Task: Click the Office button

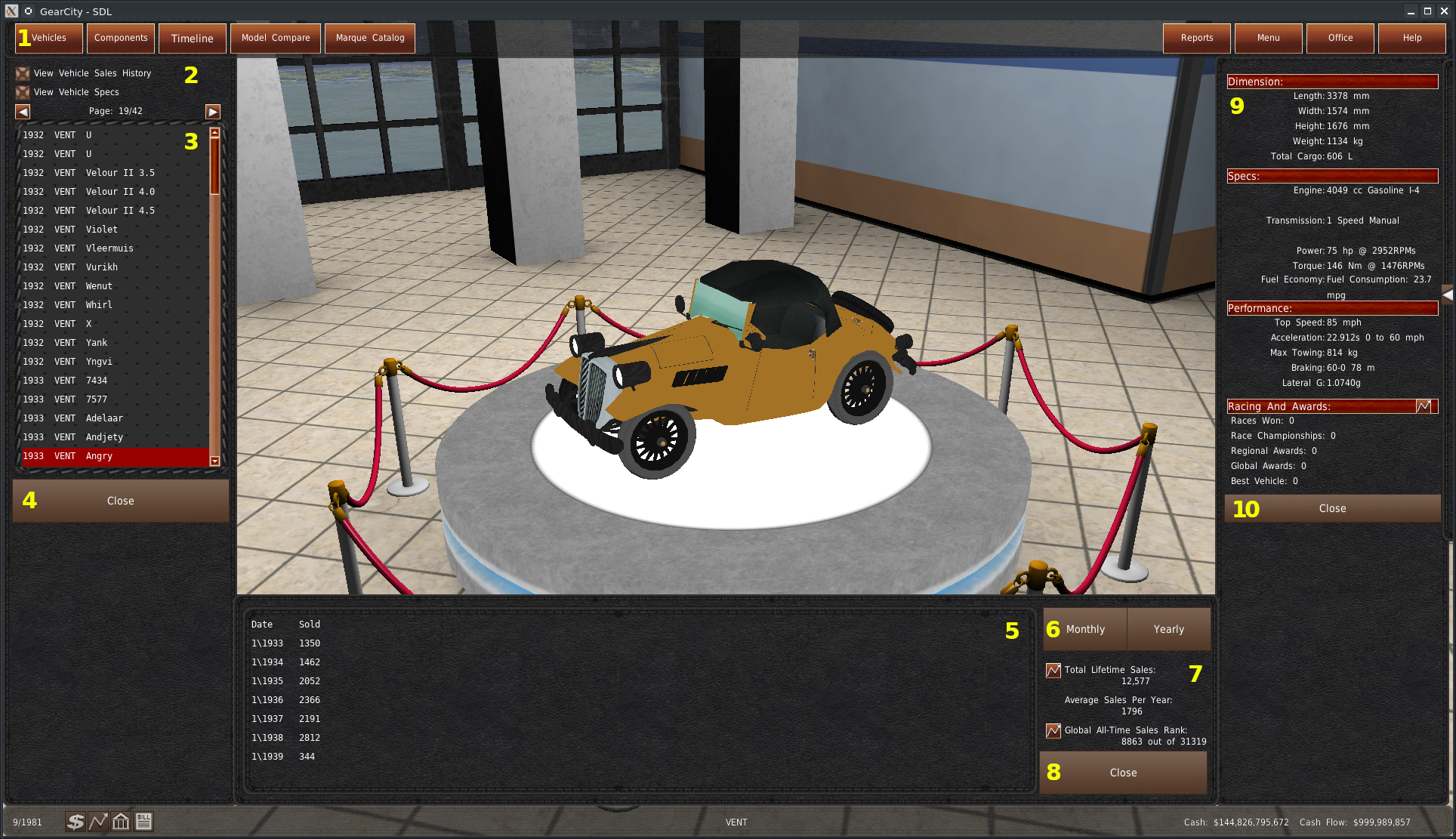Action: pyautogui.click(x=1340, y=38)
